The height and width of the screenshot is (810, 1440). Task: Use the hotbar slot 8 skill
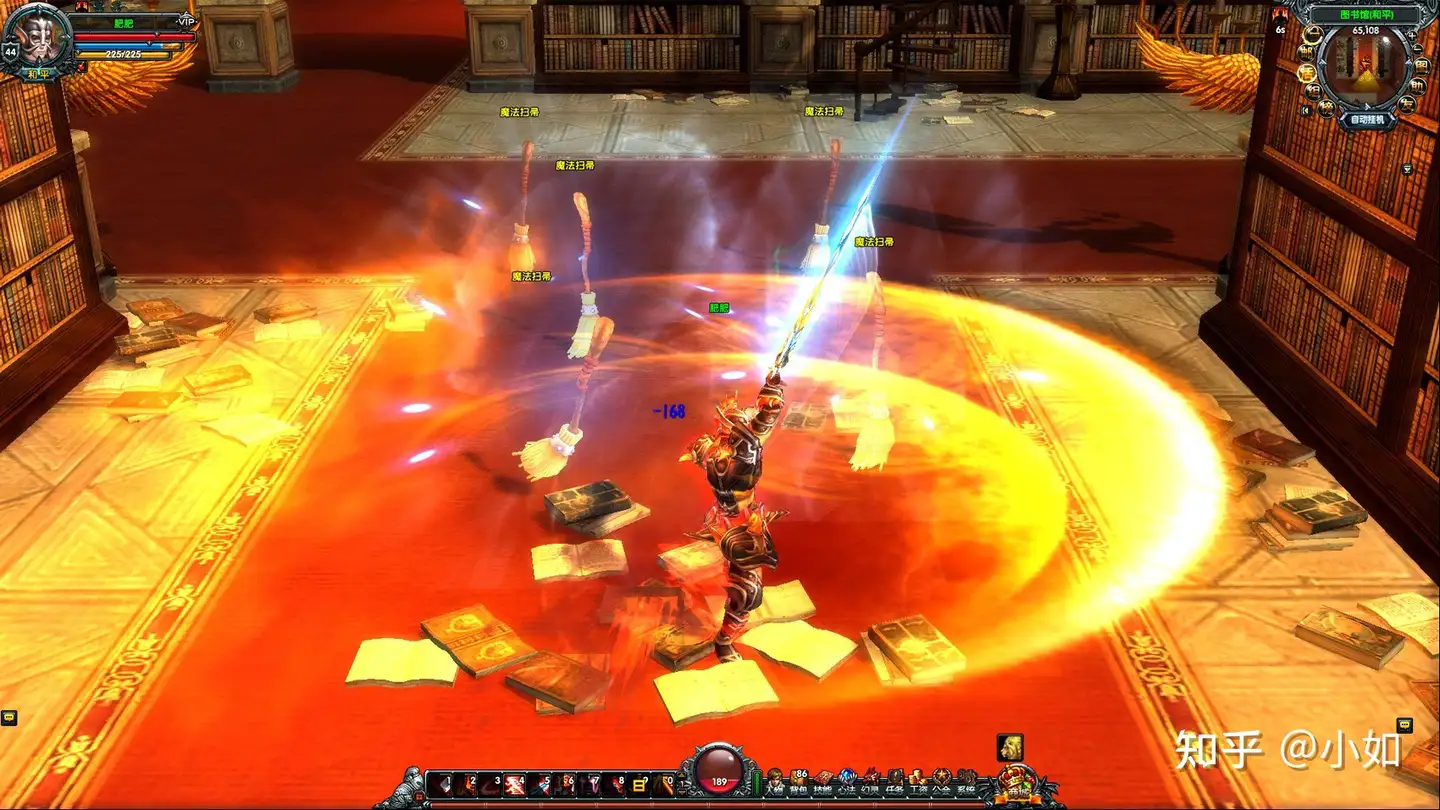tap(613, 785)
